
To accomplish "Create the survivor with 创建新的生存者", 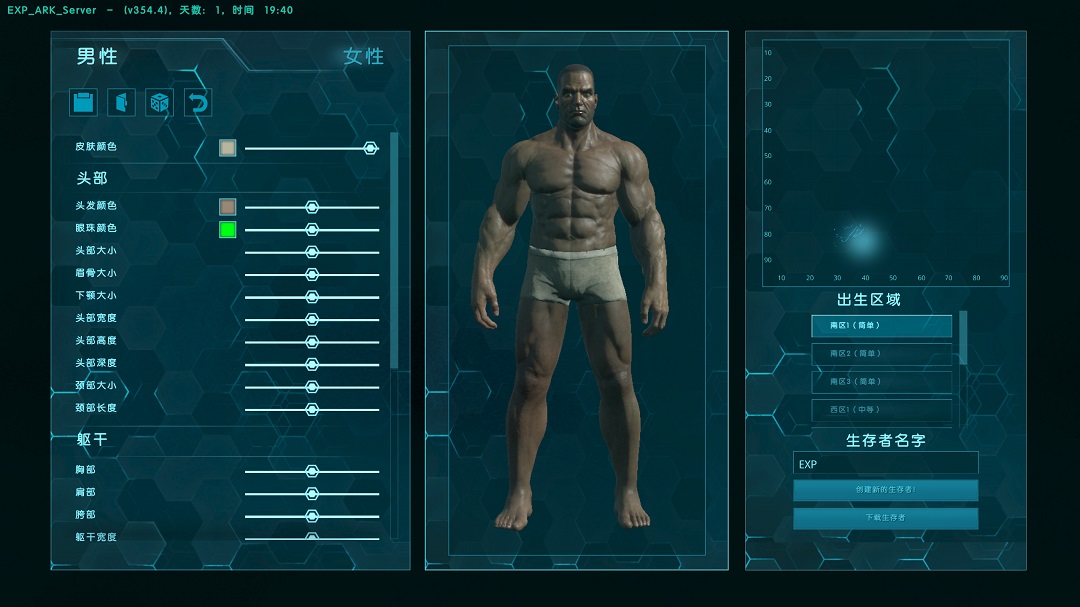I will pyautogui.click(x=885, y=490).
